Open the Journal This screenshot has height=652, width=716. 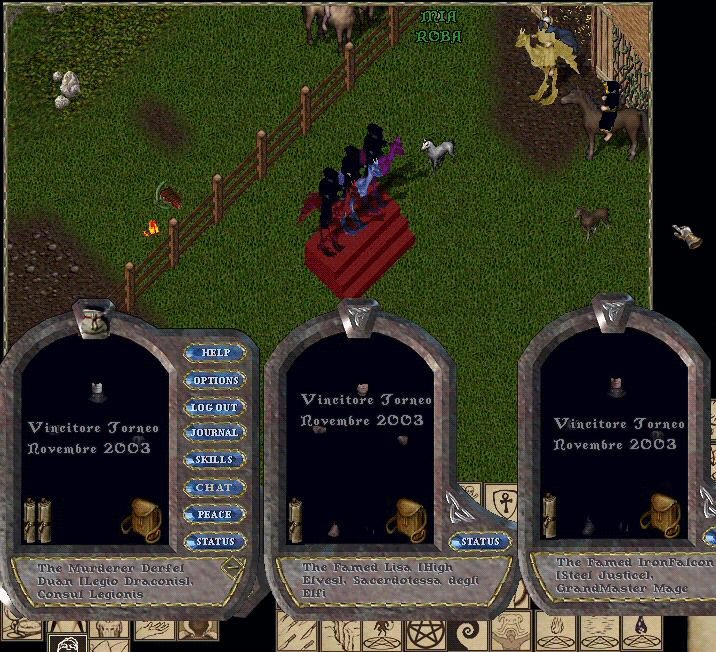click(215, 433)
